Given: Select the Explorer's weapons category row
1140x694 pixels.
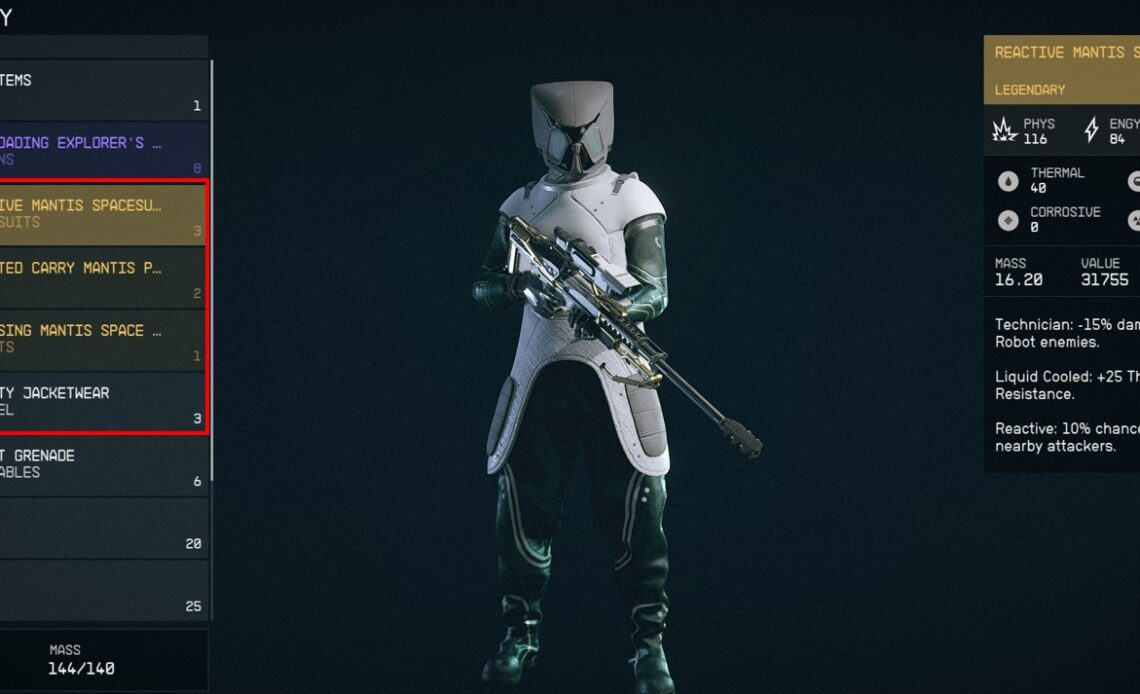Looking at the screenshot, I should [100, 152].
